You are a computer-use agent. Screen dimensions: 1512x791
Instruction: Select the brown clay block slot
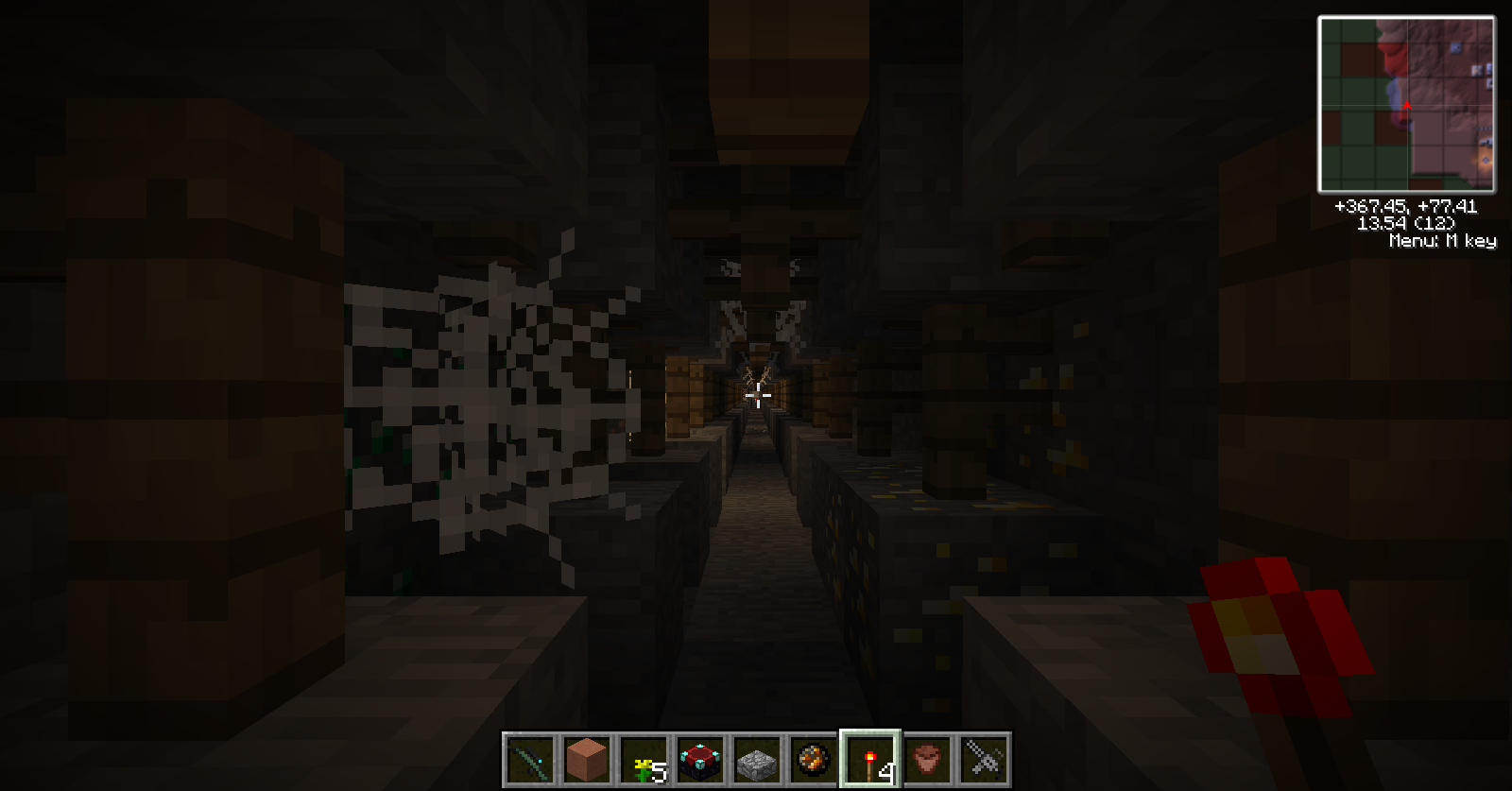586,759
